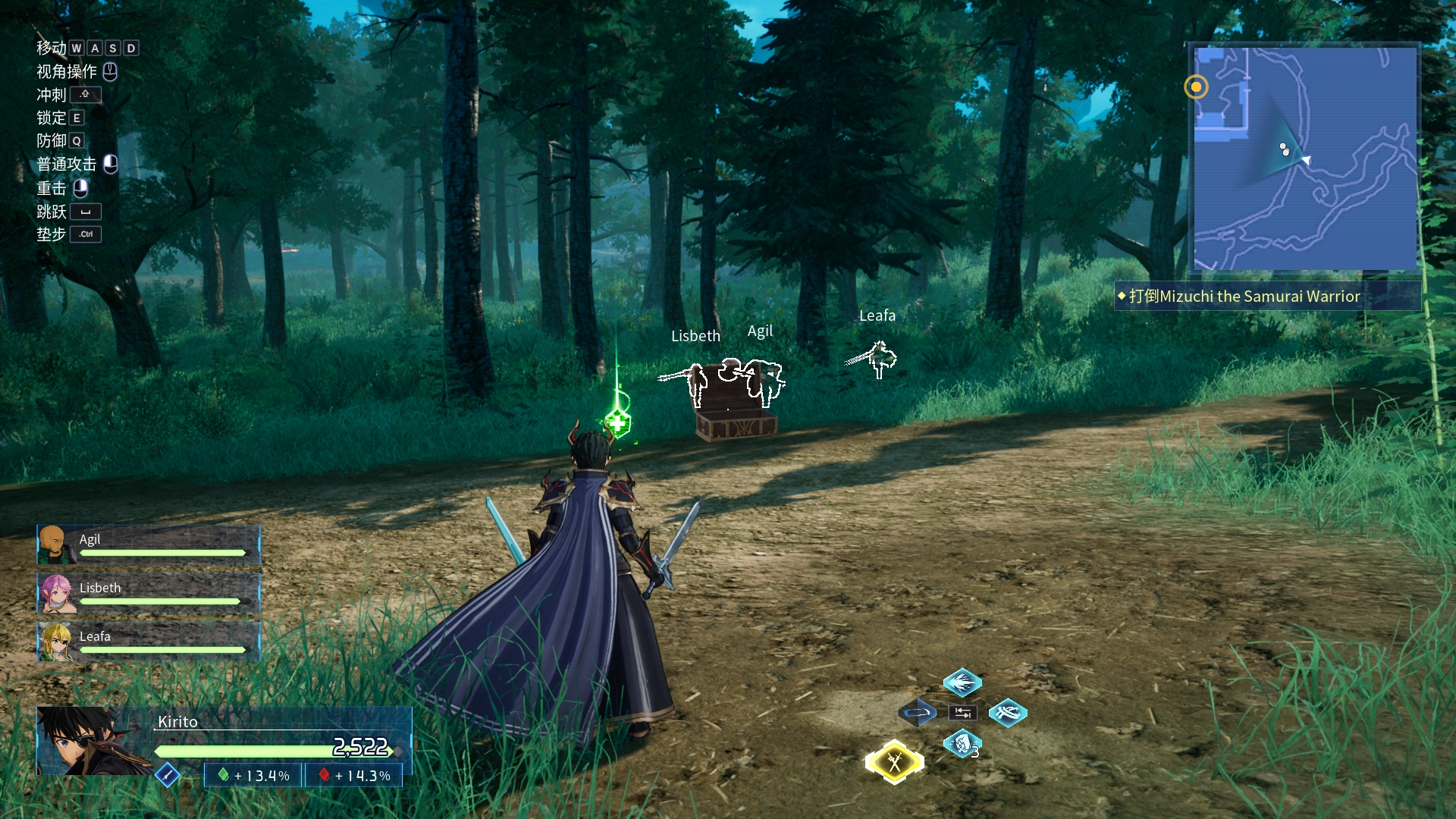Activate the burst slash skill icon

coord(962,682)
